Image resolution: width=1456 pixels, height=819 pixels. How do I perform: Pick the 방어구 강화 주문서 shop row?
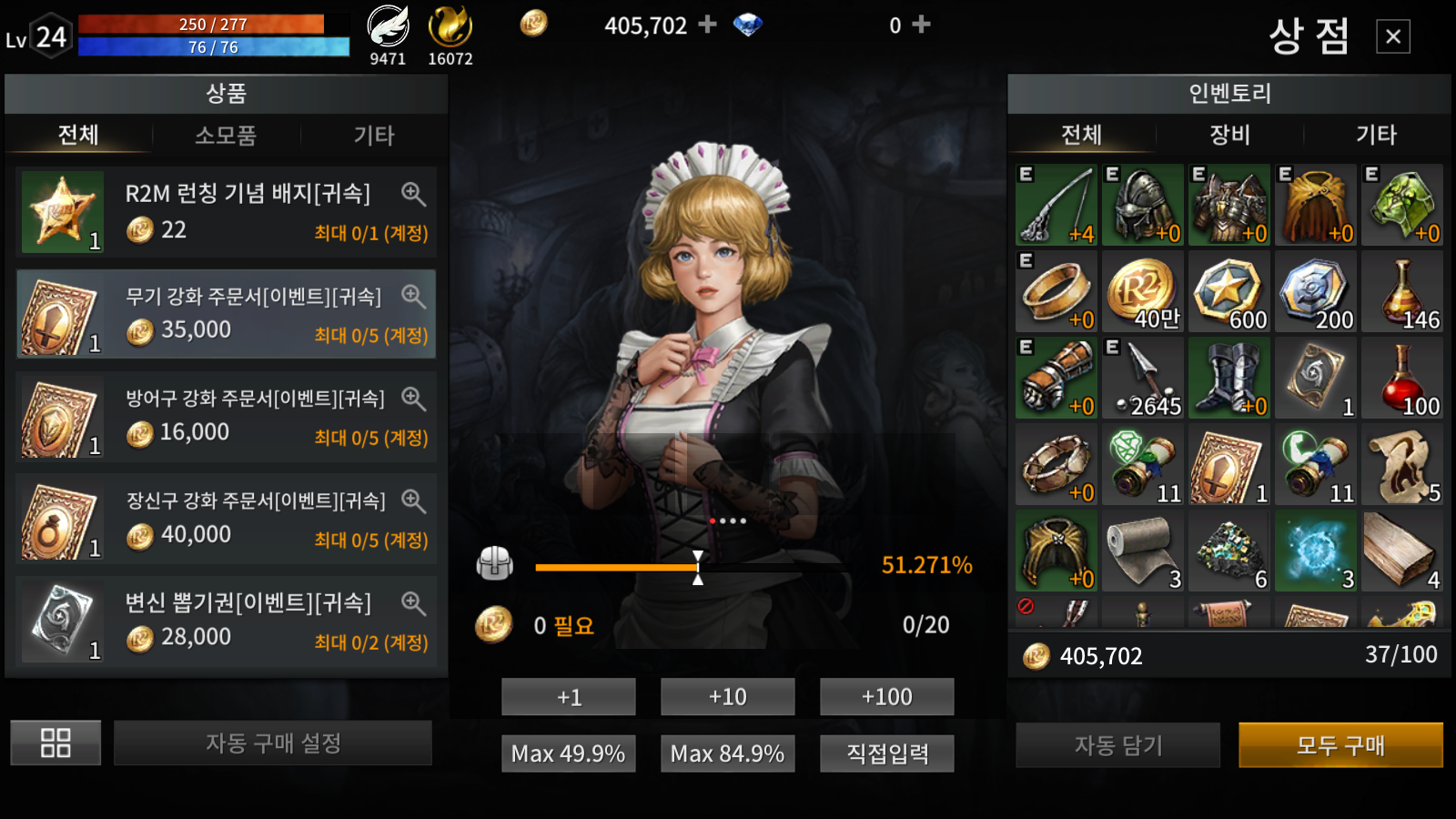click(x=226, y=417)
